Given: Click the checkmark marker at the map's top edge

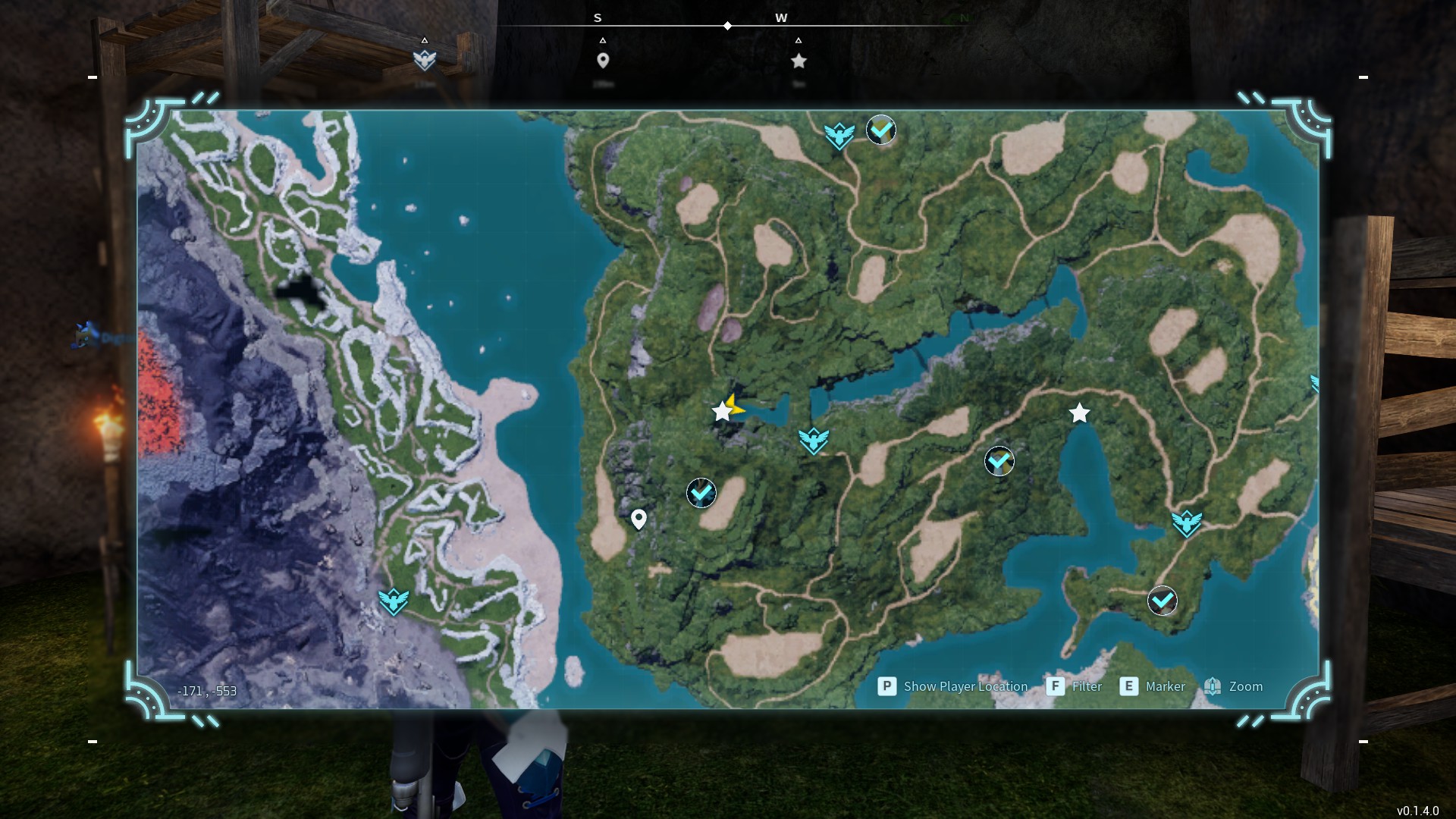Looking at the screenshot, I should 881,130.
